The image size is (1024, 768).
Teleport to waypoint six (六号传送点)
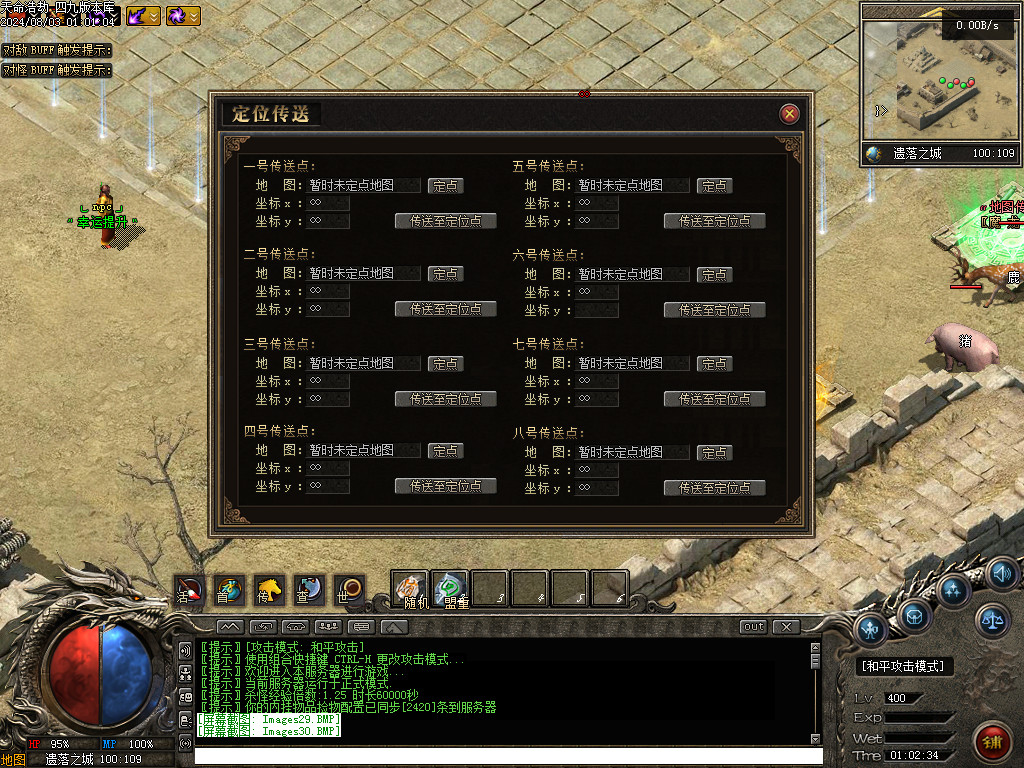(714, 310)
